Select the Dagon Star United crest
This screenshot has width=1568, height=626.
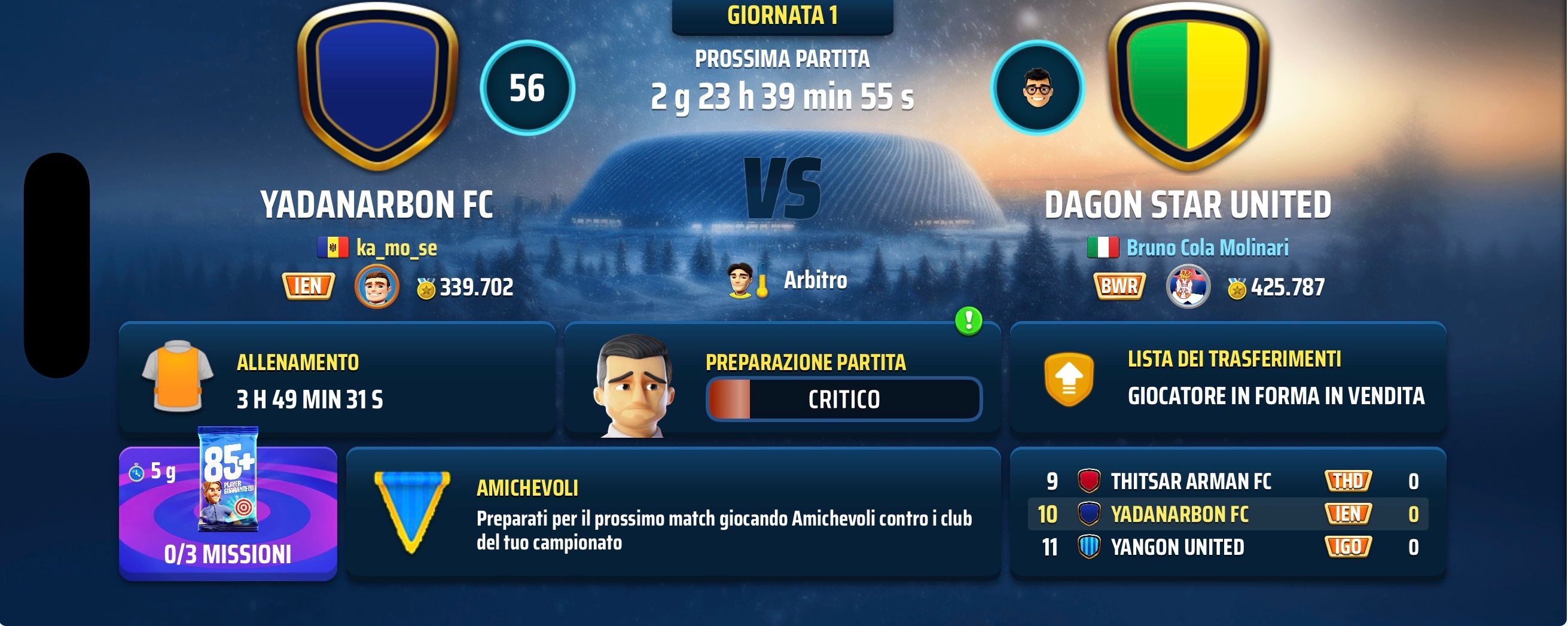[1188, 85]
